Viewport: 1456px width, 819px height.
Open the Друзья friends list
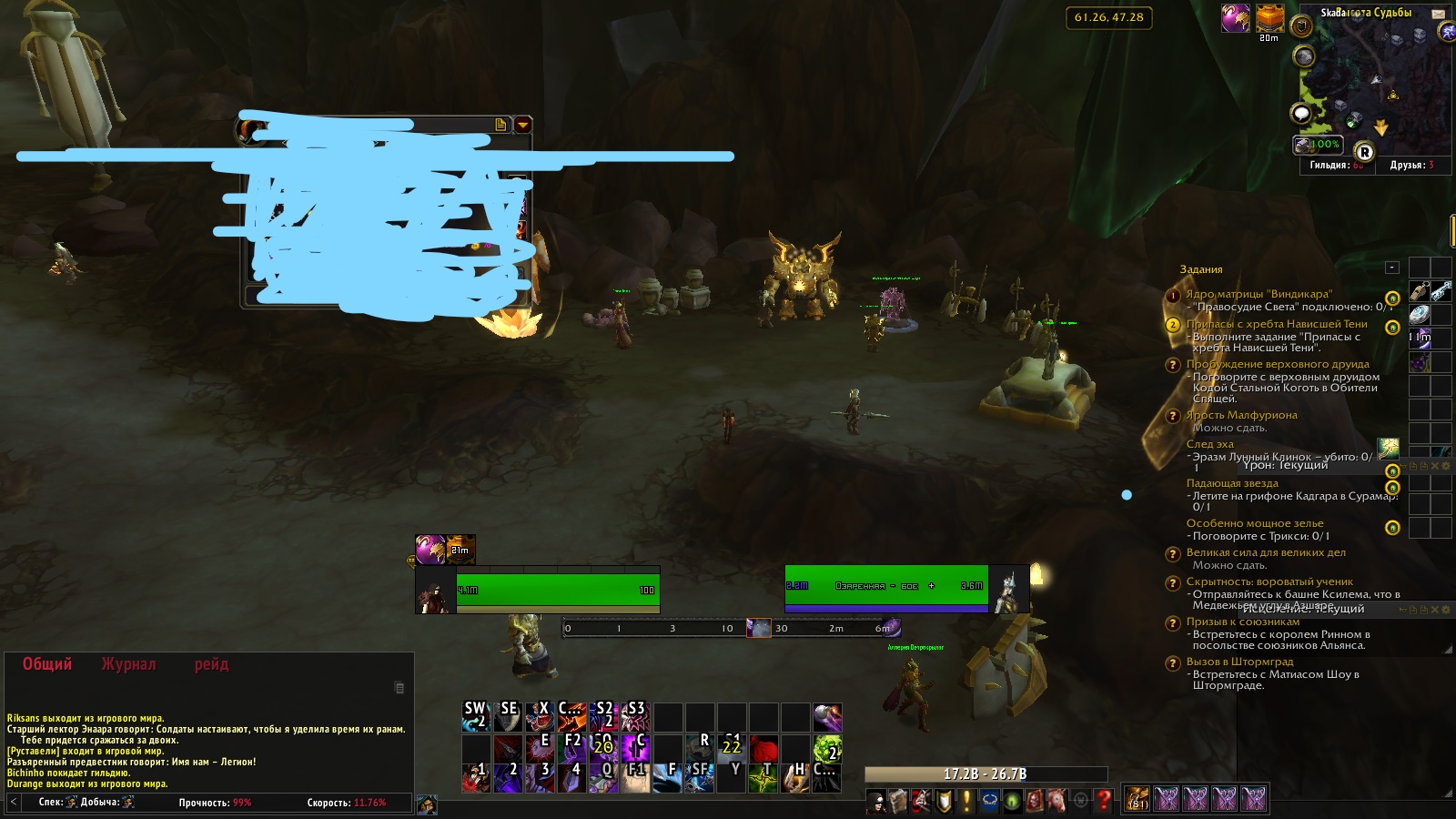coord(1411,166)
